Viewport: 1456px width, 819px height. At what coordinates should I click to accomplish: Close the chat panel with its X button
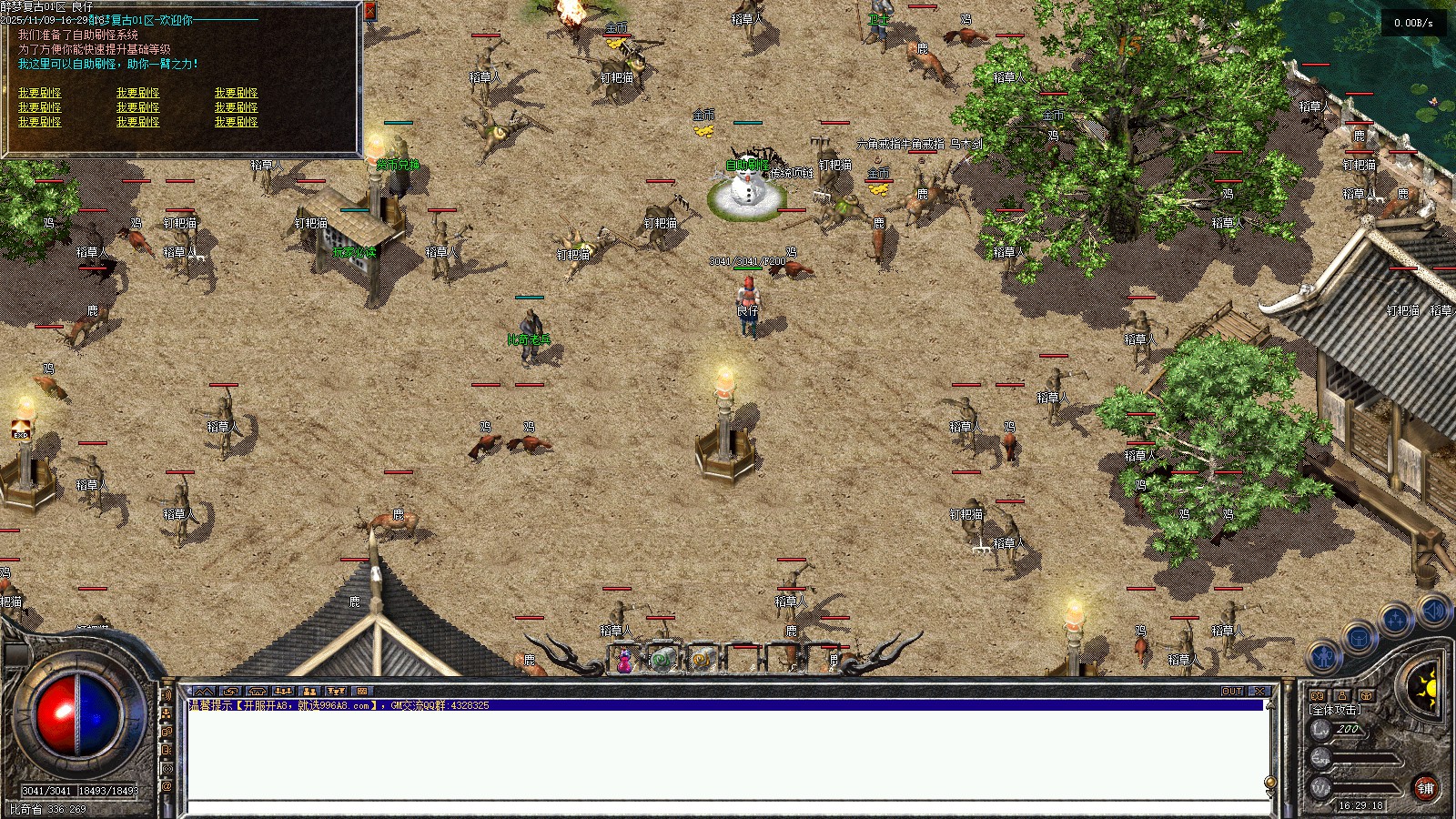tap(1259, 692)
